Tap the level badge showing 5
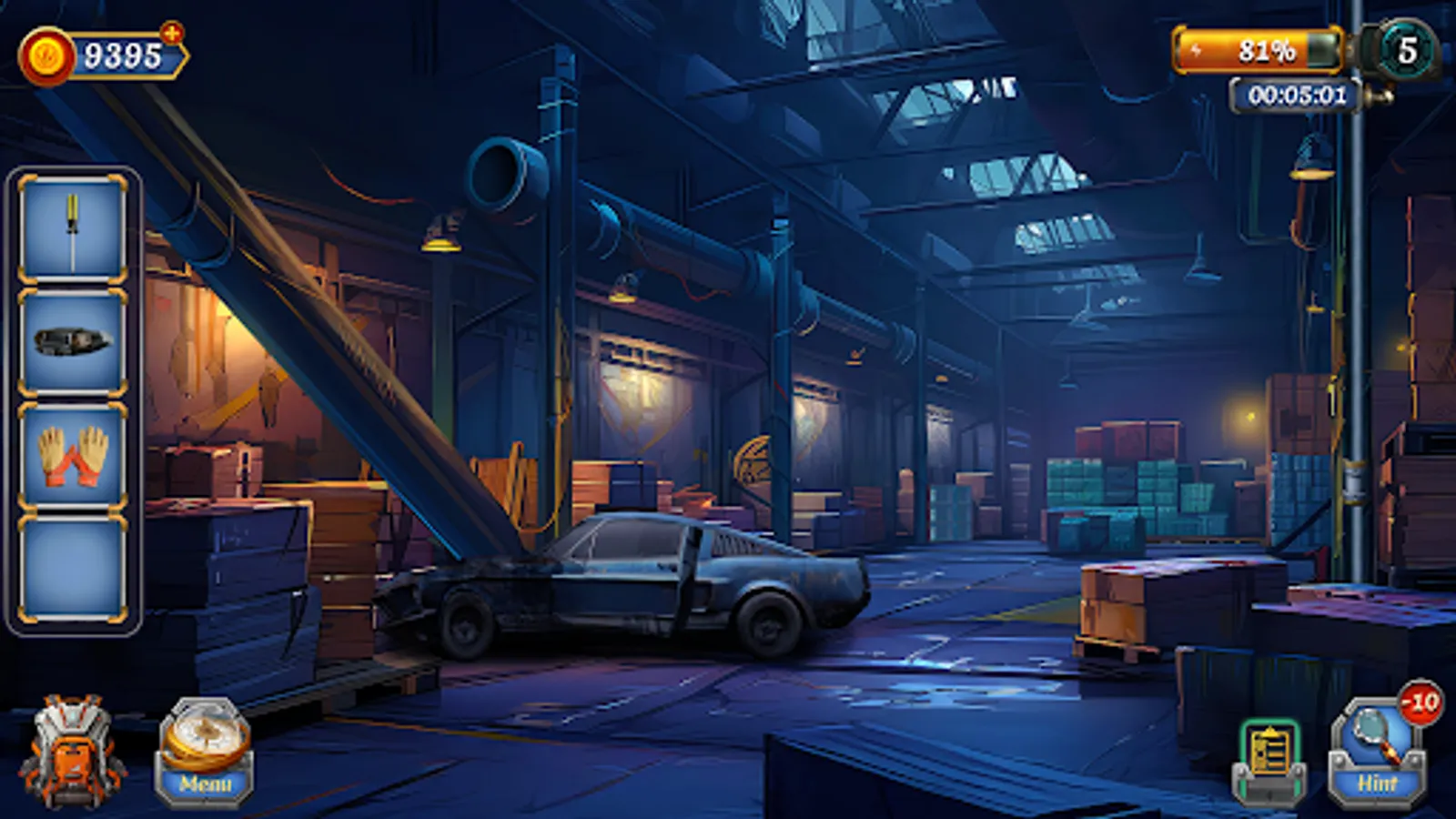This screenshot has width=1456, height=819. [x=1406, y=50]
